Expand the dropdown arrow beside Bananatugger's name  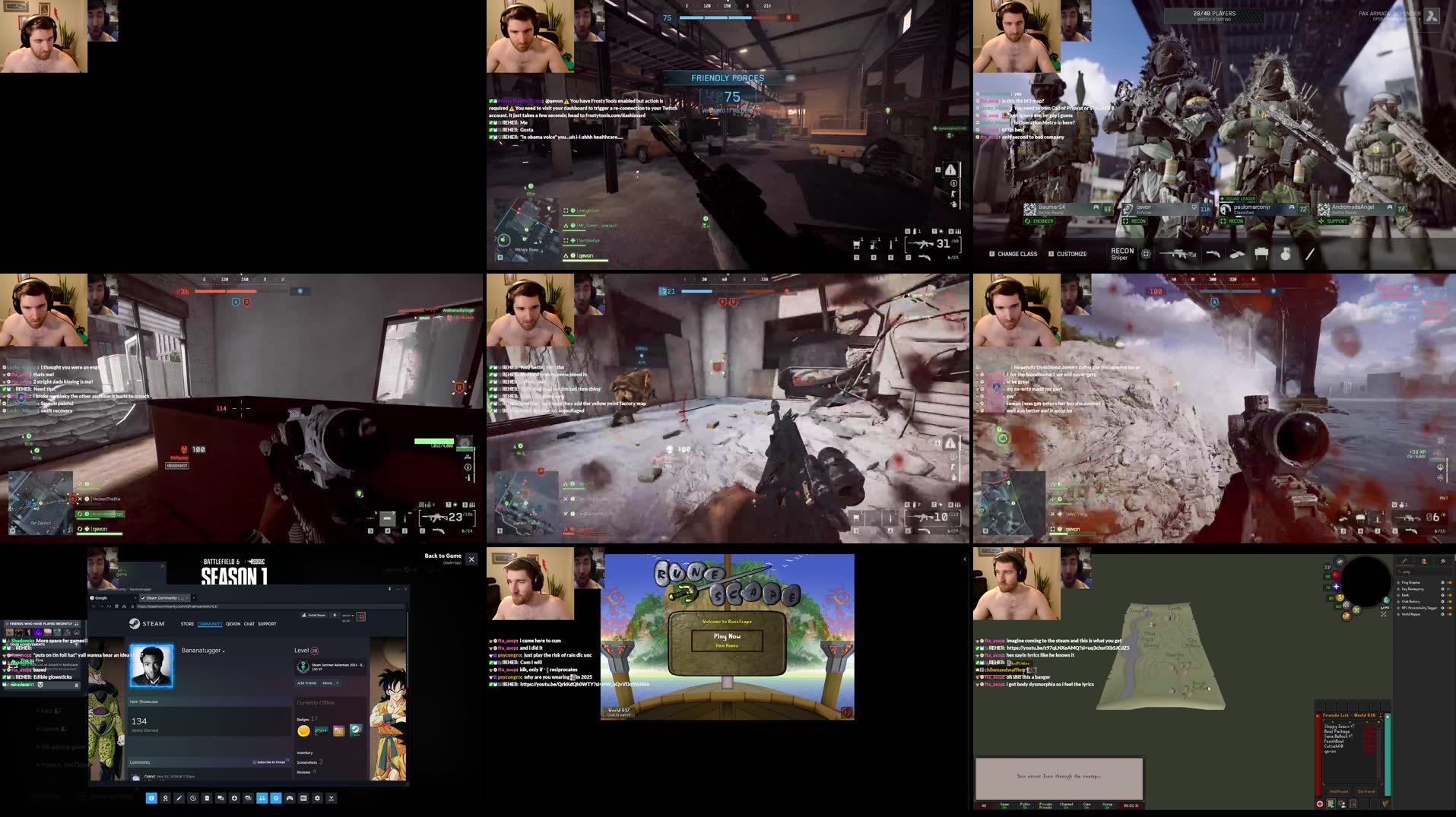224,651
